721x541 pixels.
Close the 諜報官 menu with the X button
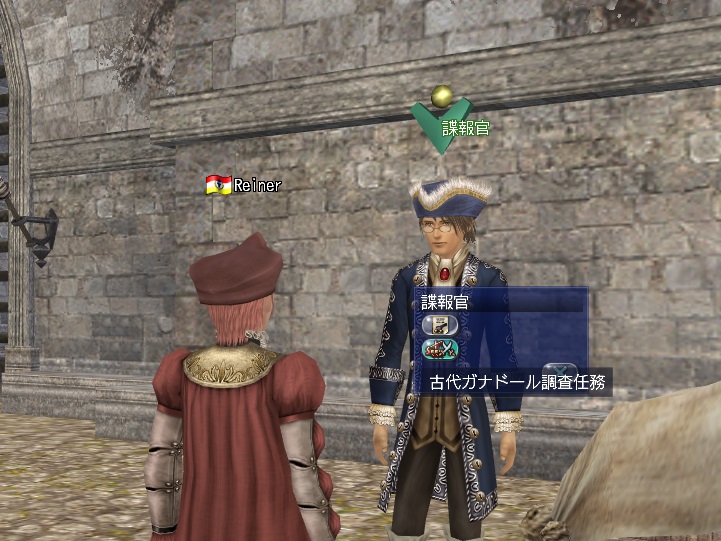tap(561, 369)
